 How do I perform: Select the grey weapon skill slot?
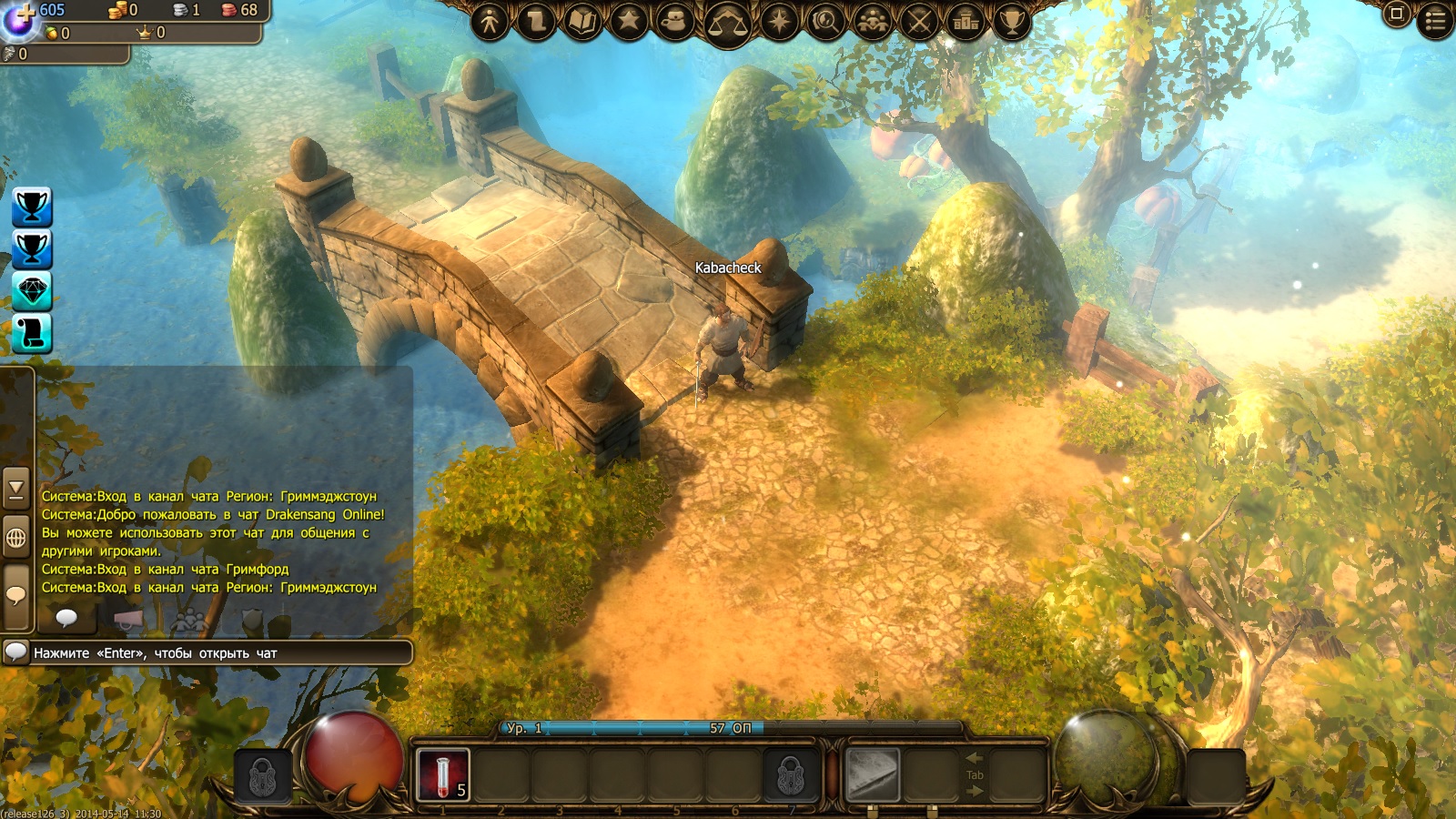(873, 774)
